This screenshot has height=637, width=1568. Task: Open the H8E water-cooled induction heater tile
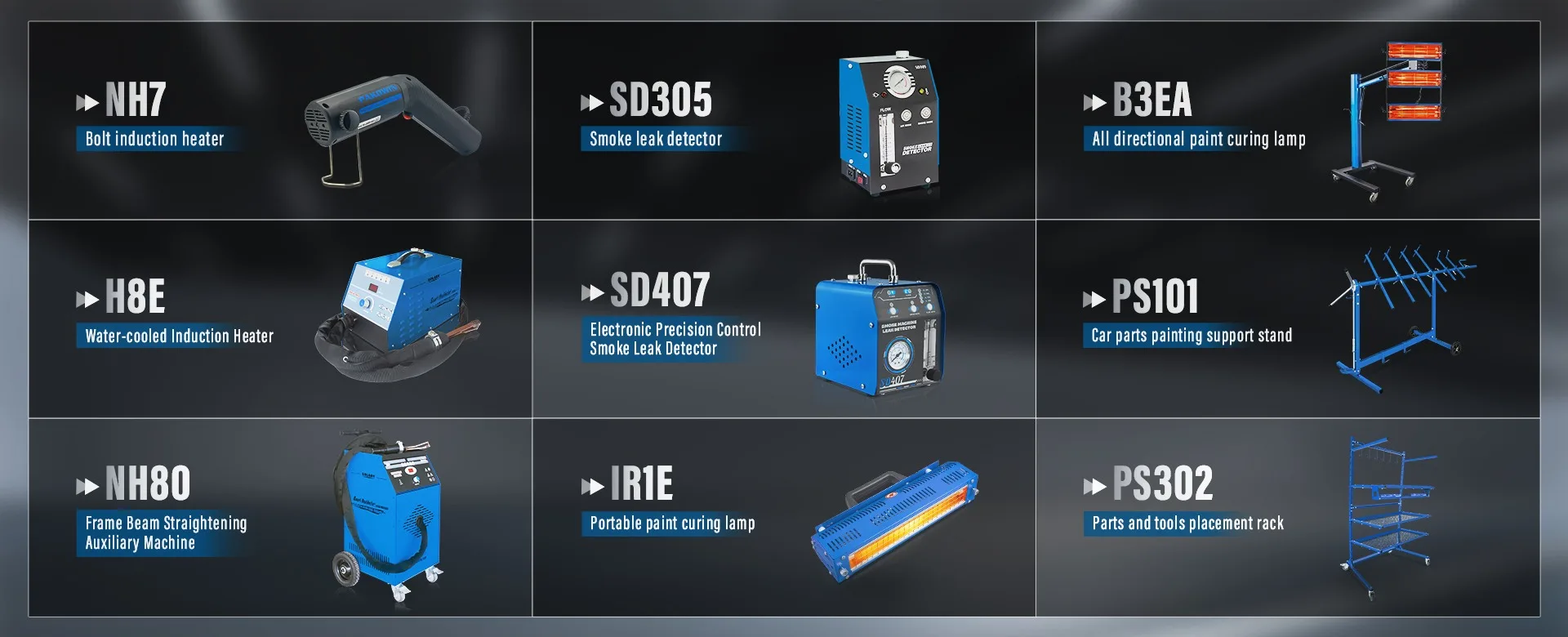(x=280, y=318)
